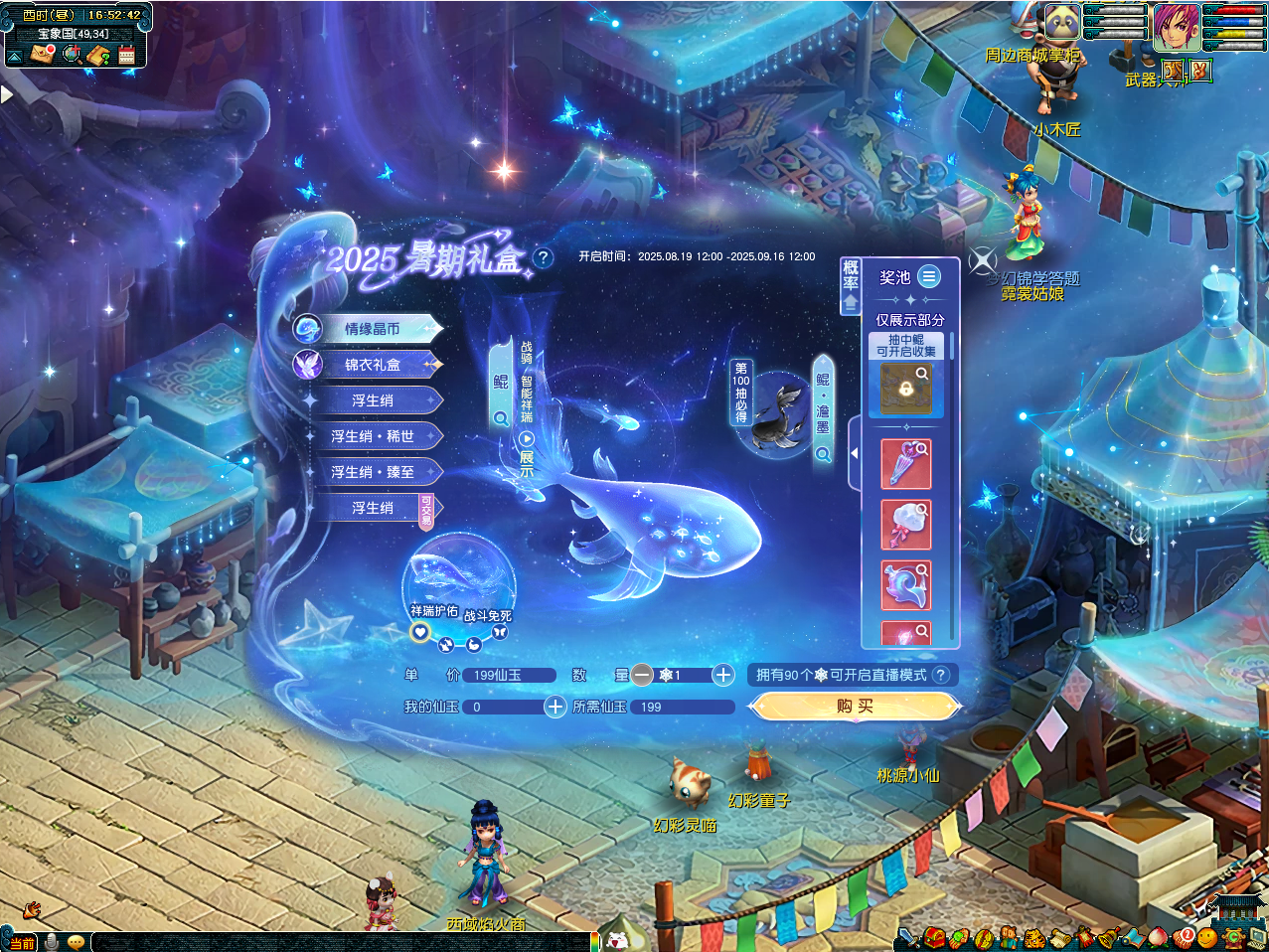Decrease purchase quantity with the minus button

[x=642, y=675]
